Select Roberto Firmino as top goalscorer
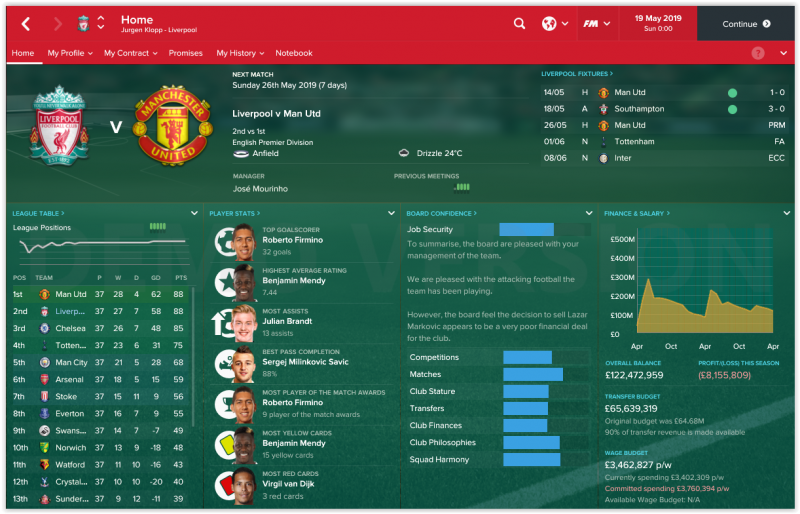The height and width of the screenshot is (514, 800). (x=292, y=240)
